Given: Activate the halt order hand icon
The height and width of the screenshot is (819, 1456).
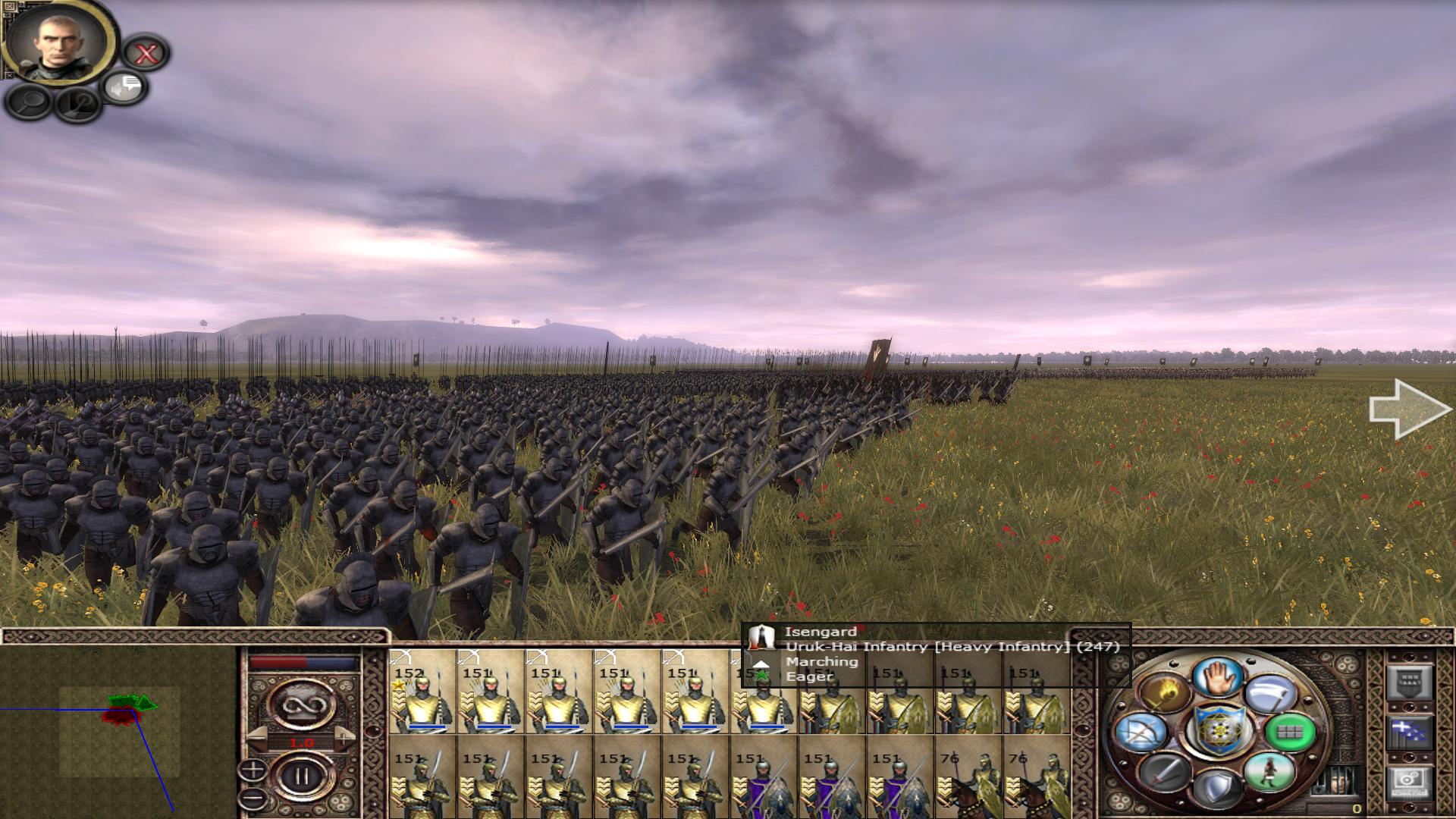Looking at the screenshot, I should tap(1219, 676).
